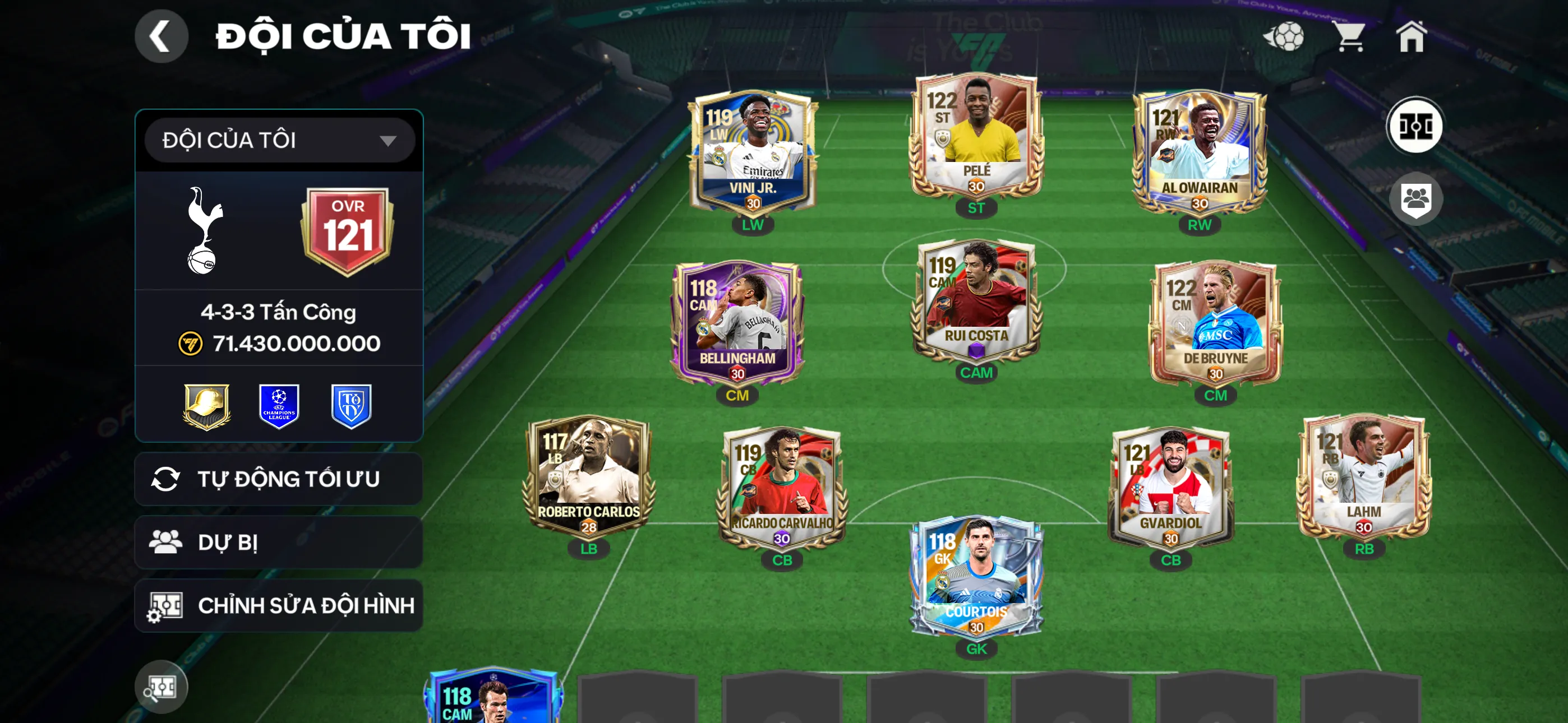Open the store shopping cart
Viewport: 1568px width, 723px height.
[1351, 38]
